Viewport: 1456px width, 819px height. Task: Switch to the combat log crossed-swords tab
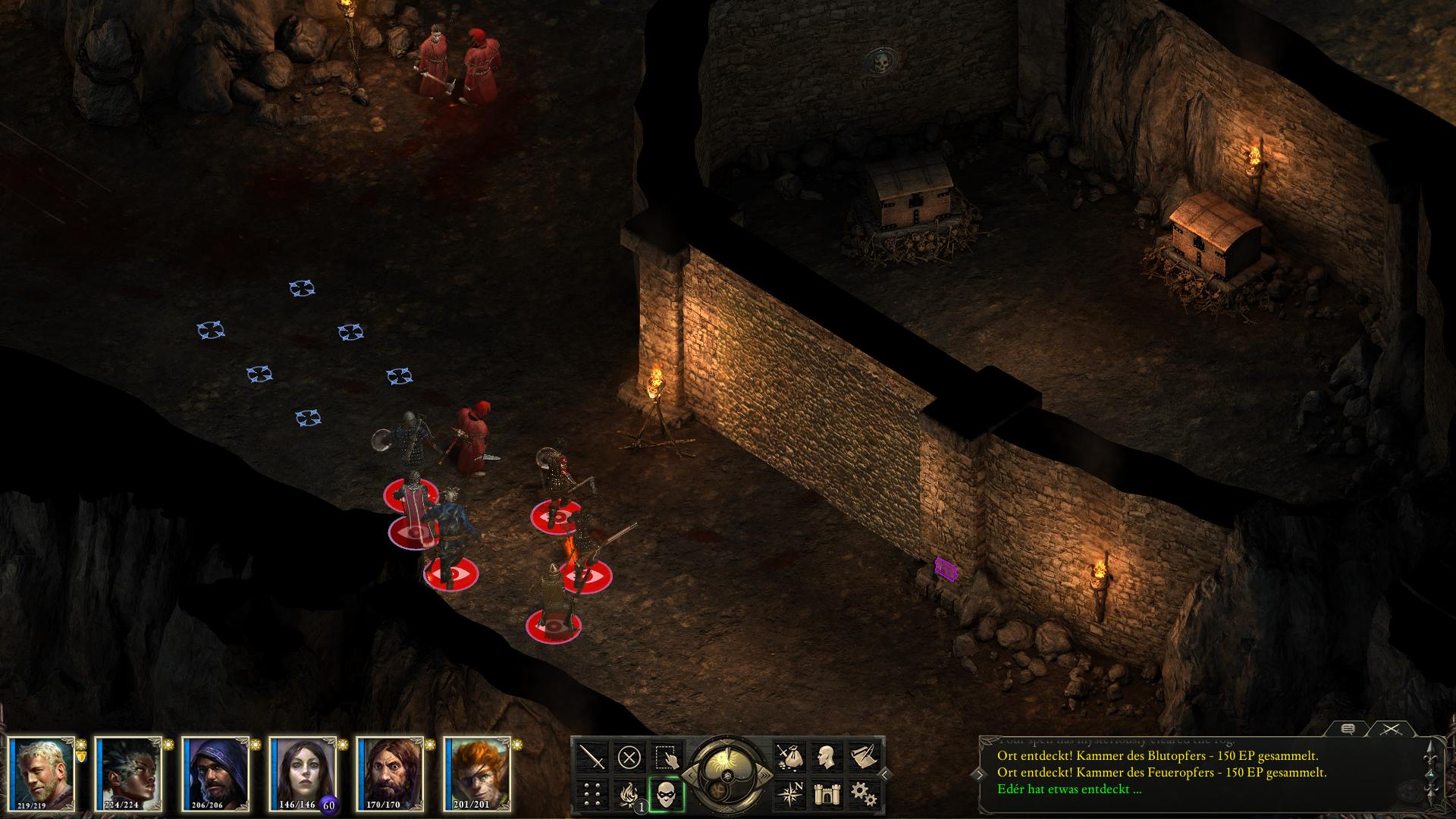(x=1390, y=729)
